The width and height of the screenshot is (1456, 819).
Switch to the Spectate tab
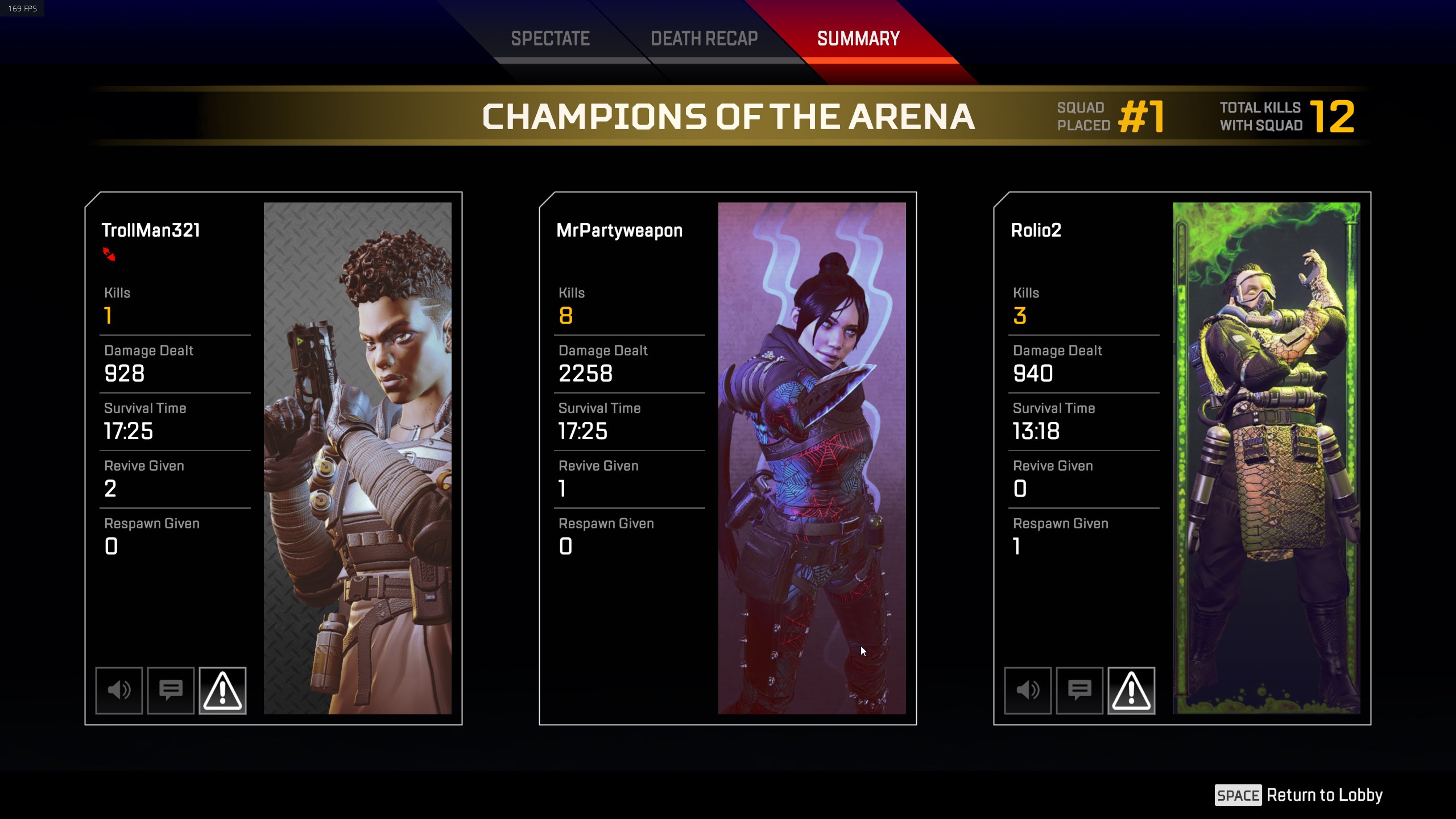pos(550,39)
